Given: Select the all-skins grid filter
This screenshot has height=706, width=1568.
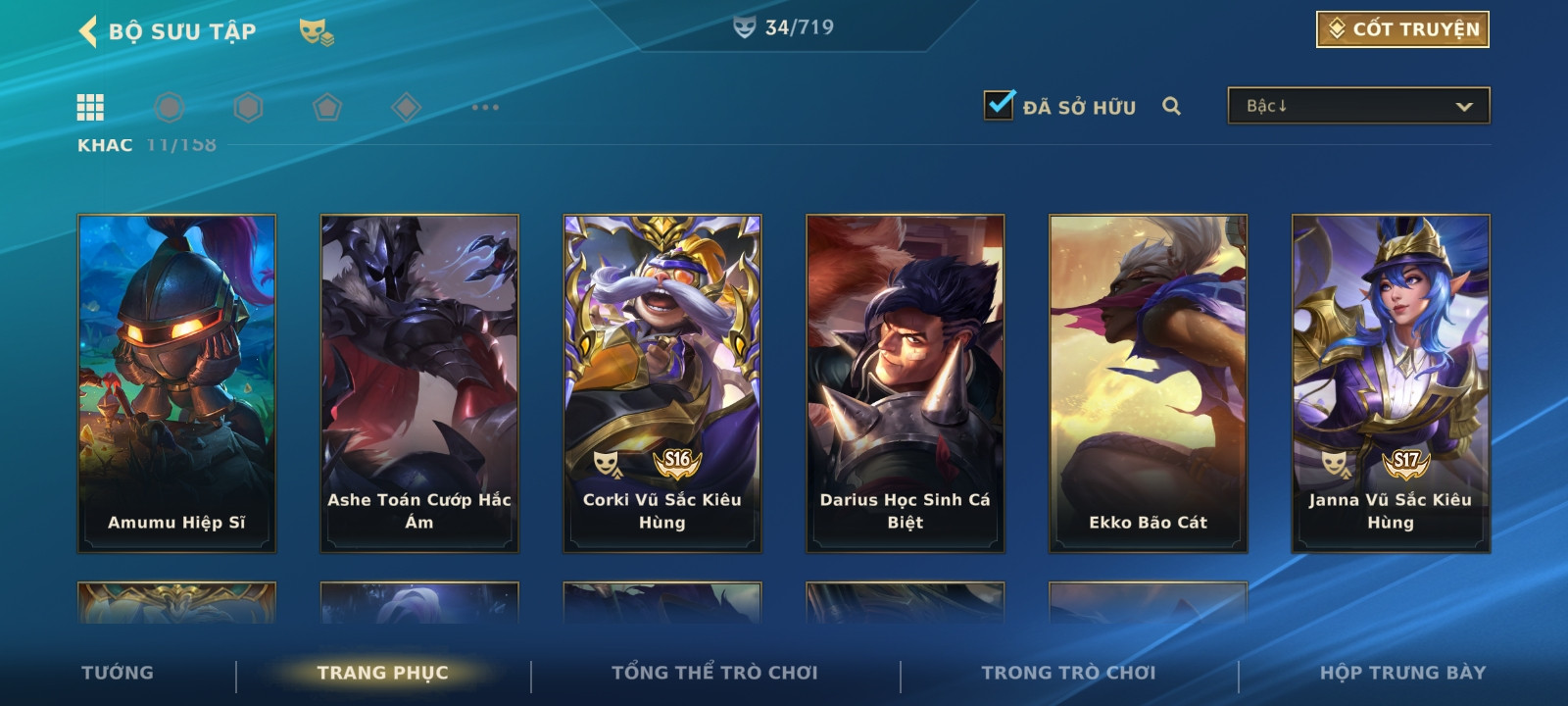Looking at the screenshot, I should coord(90,107).
